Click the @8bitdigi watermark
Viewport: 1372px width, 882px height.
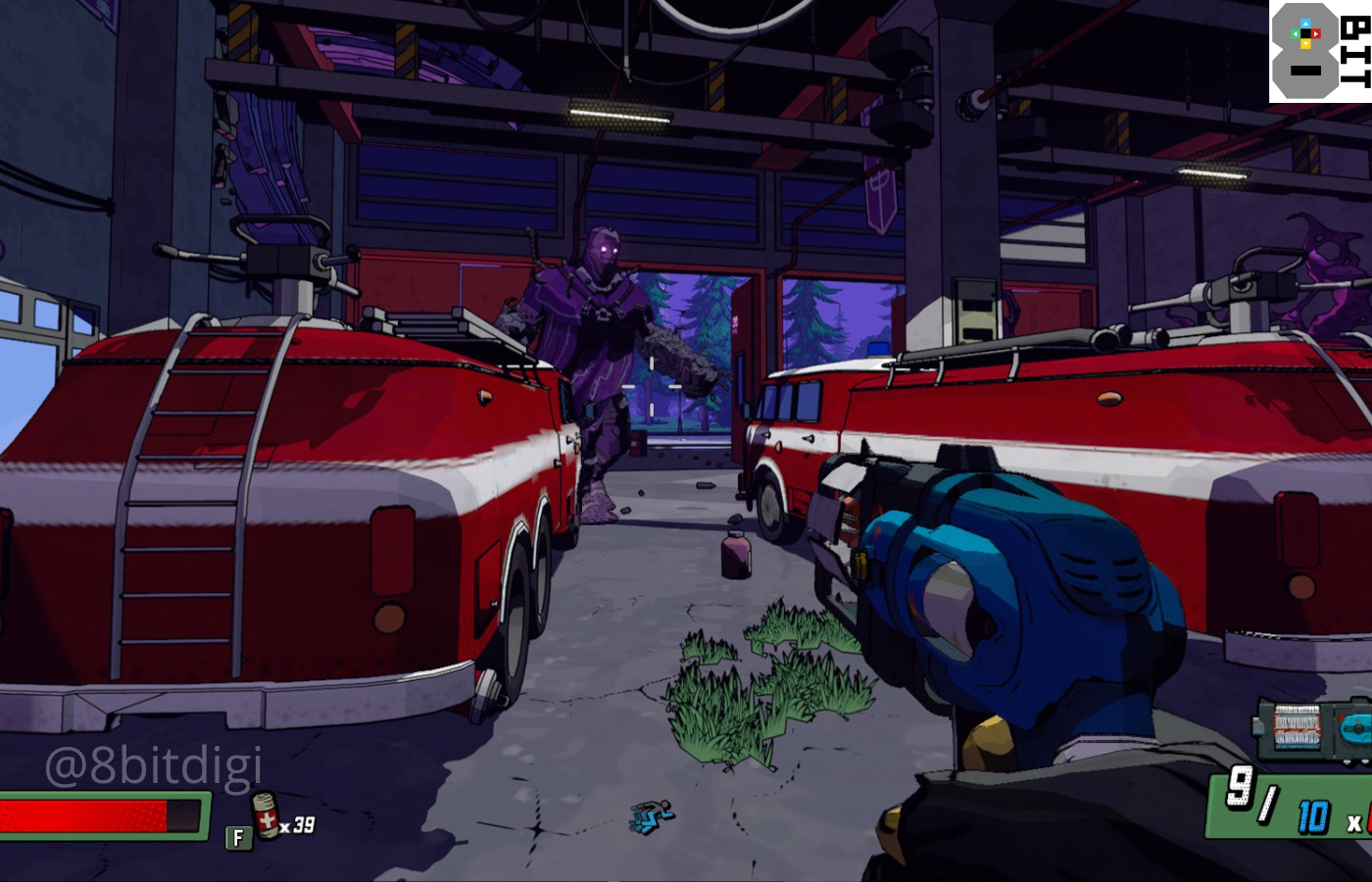(x=154, y=765)
